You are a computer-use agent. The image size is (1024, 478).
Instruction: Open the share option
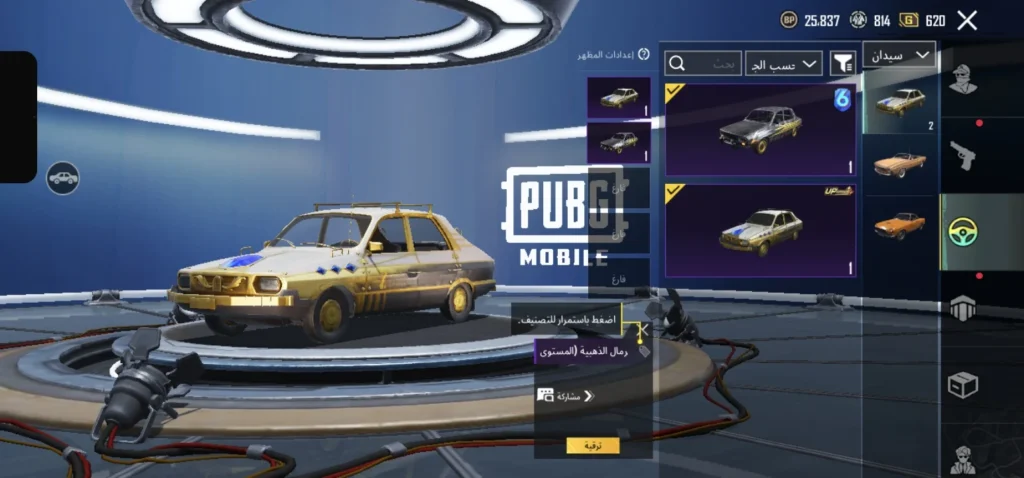tap(566, 396)
